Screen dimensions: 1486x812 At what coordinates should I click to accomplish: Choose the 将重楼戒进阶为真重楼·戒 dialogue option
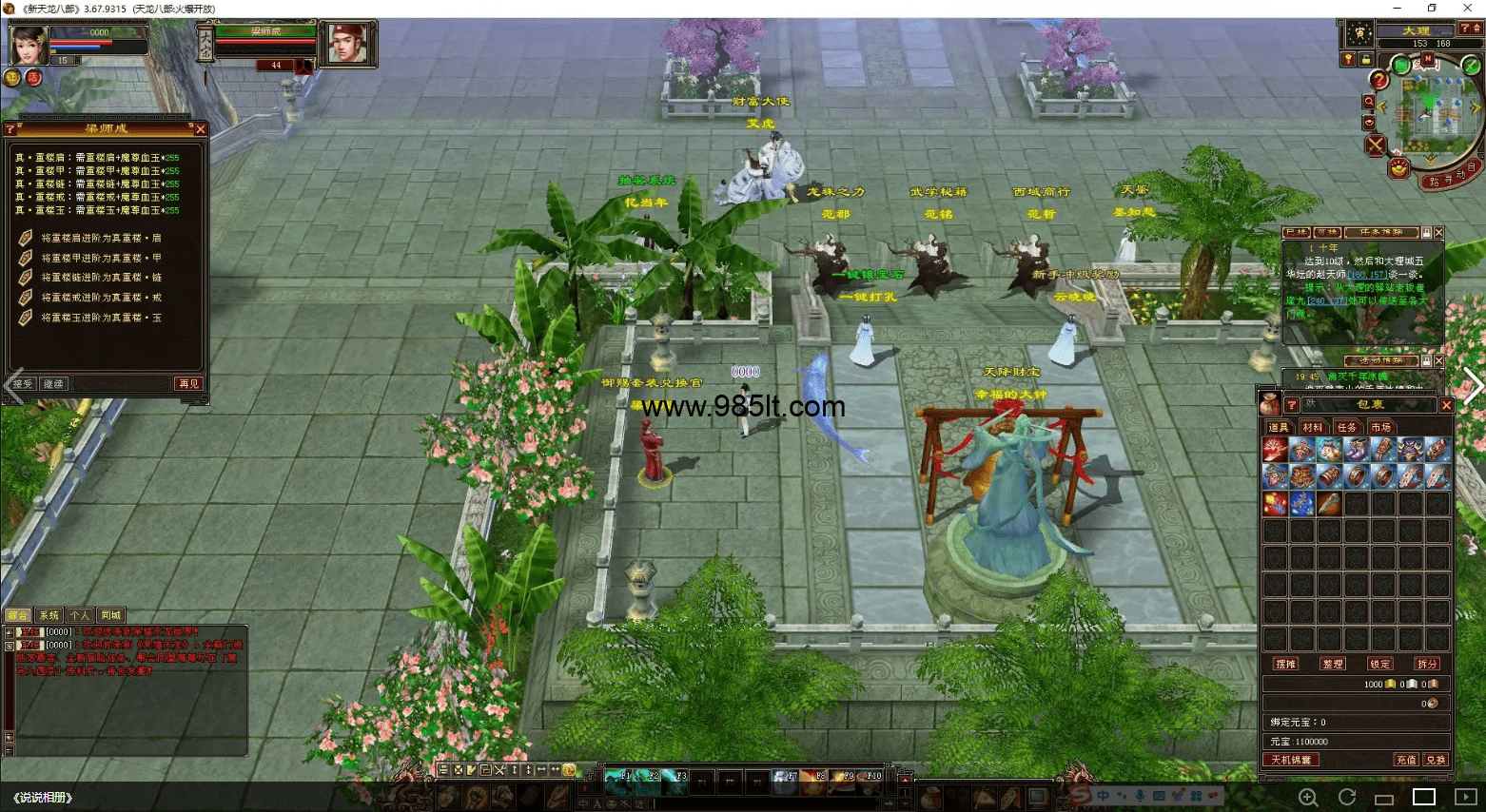point(101,298)
